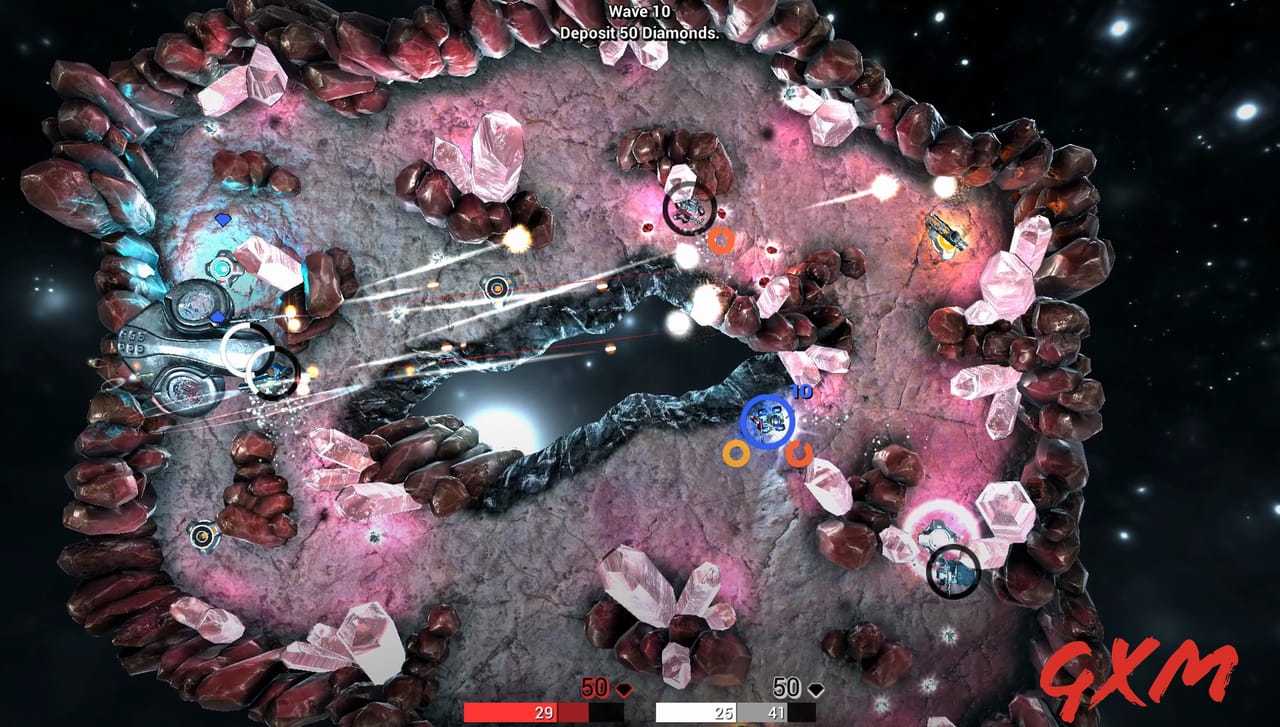This screenshot has width=1280, height=727.
Task: Click the orange waypoint ring below the top enemy
Action: click(x=723, y=238)
